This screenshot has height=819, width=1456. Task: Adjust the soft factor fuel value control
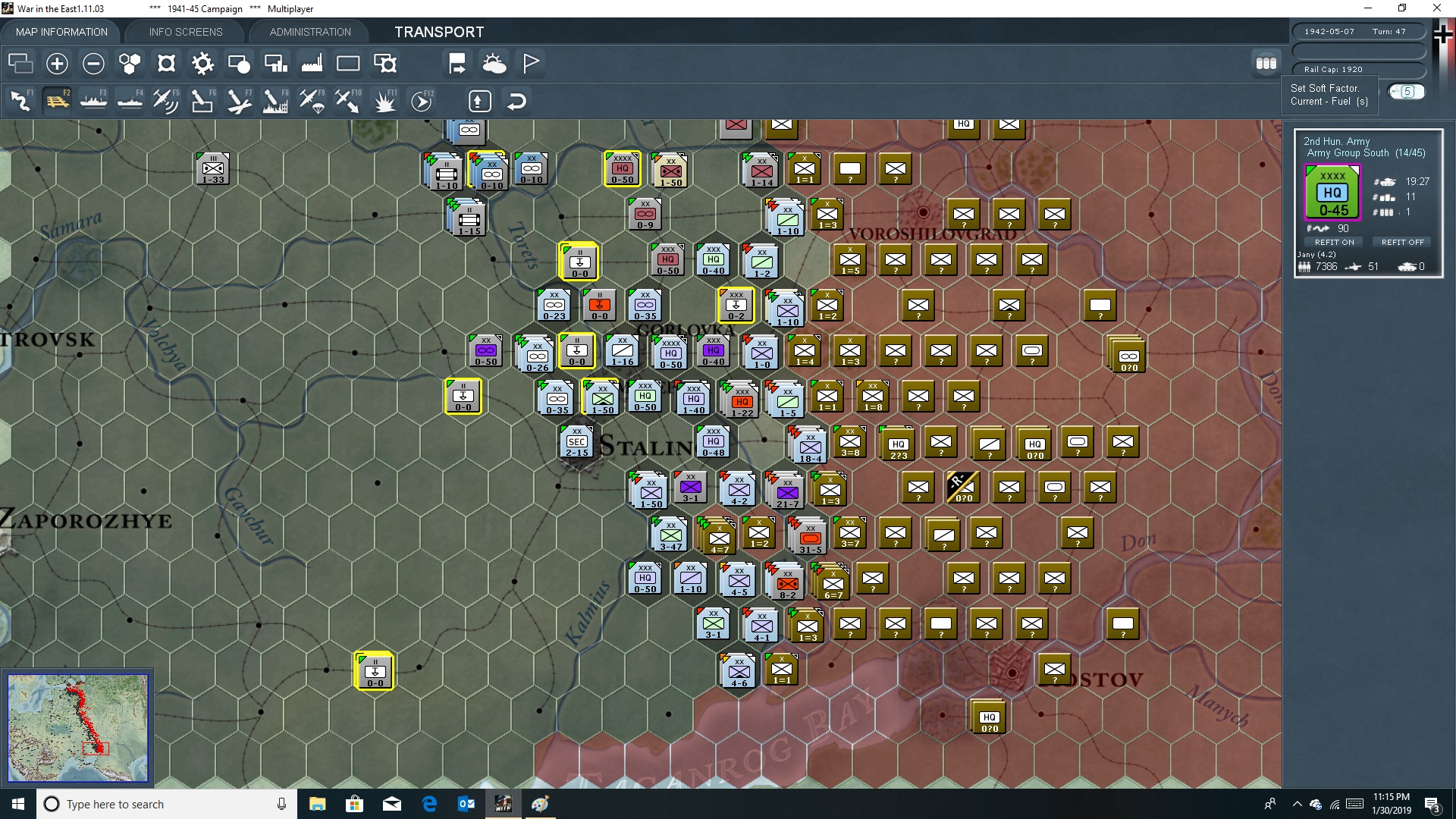(1407, 91)
